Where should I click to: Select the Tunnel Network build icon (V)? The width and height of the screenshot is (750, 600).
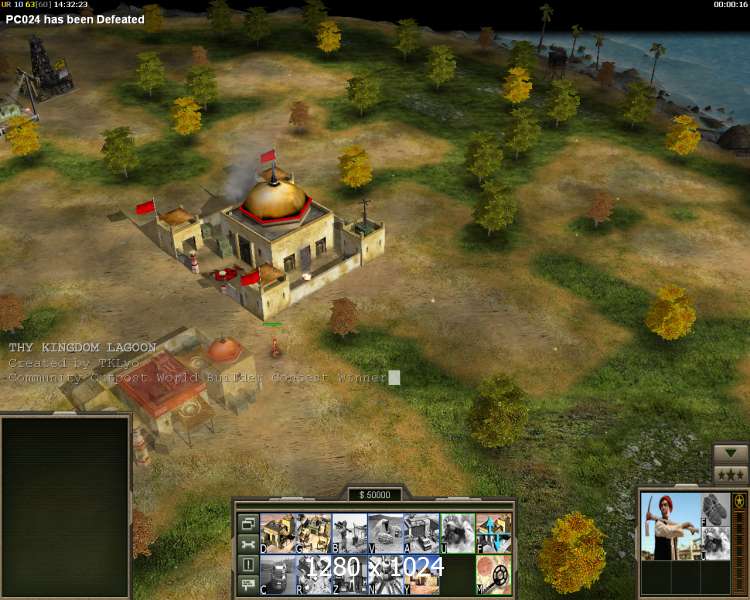coord(386,533)
